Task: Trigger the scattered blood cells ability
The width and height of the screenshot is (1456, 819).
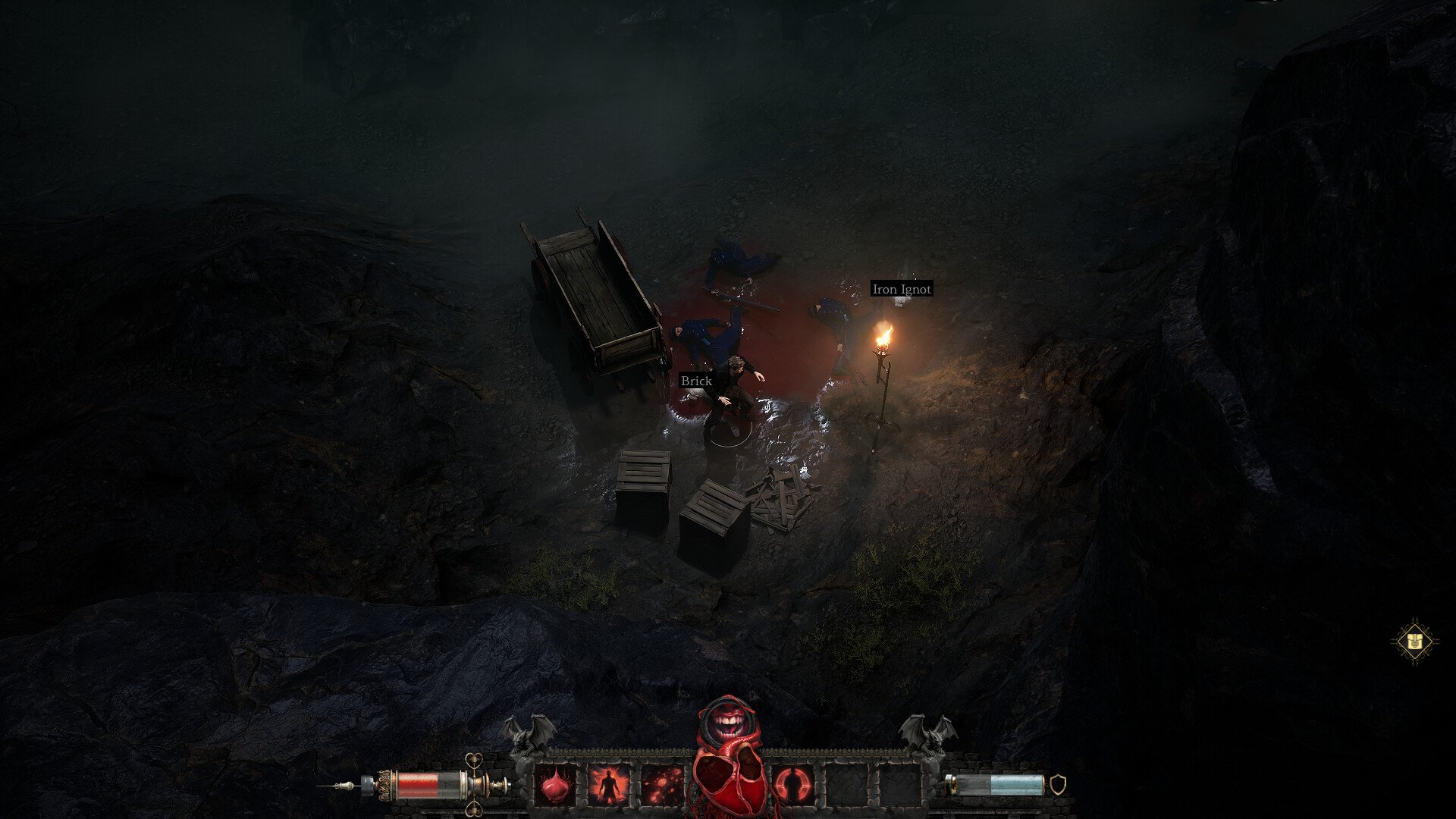Action: (661, 785)
